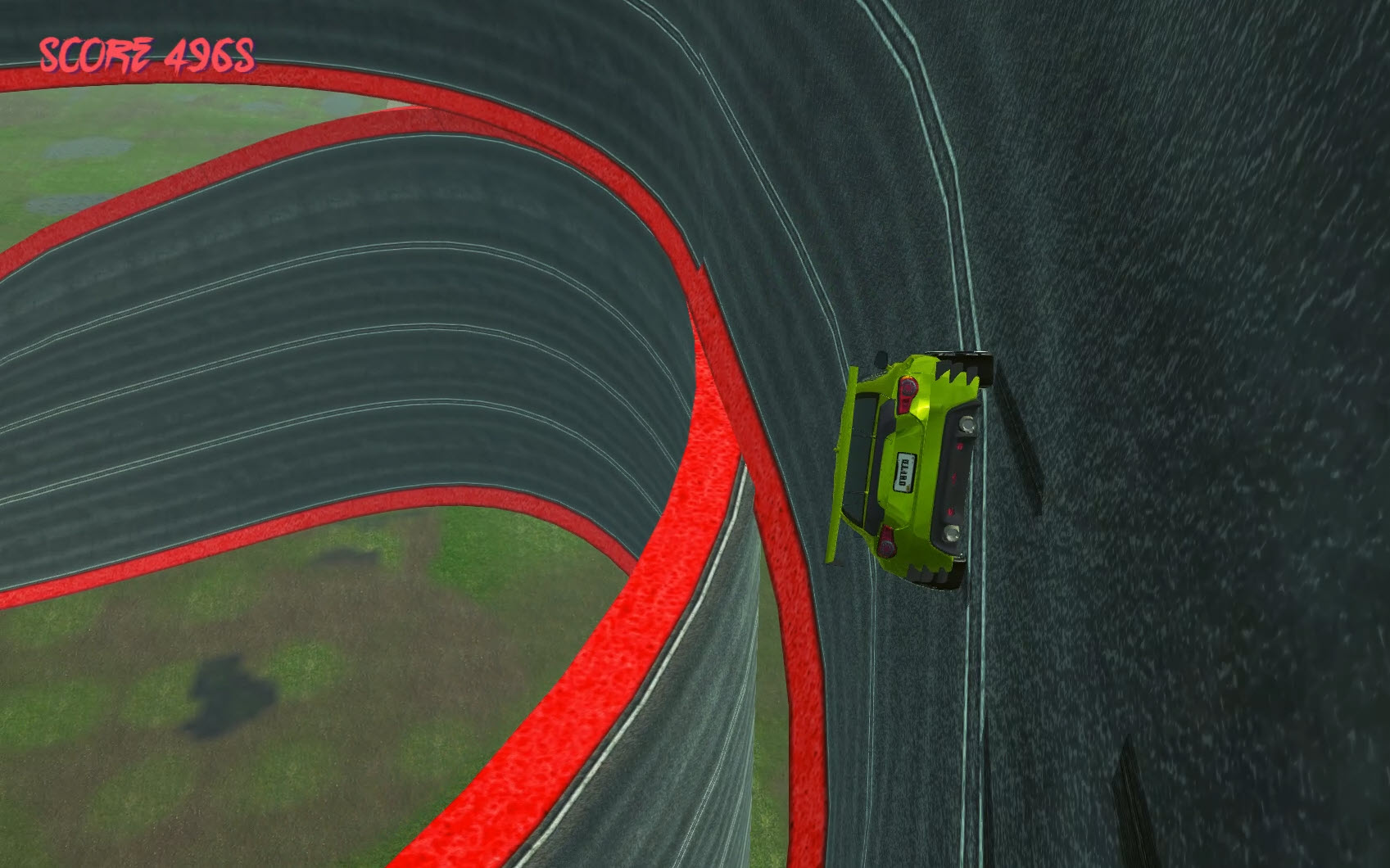1390x868 pixels.
Task: Click the car's DRIFTO license plate
Action: coord(903,472)
